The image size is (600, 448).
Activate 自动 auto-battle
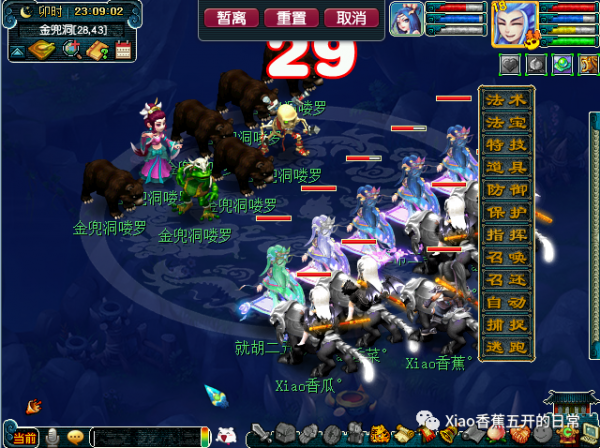(506, 301)
